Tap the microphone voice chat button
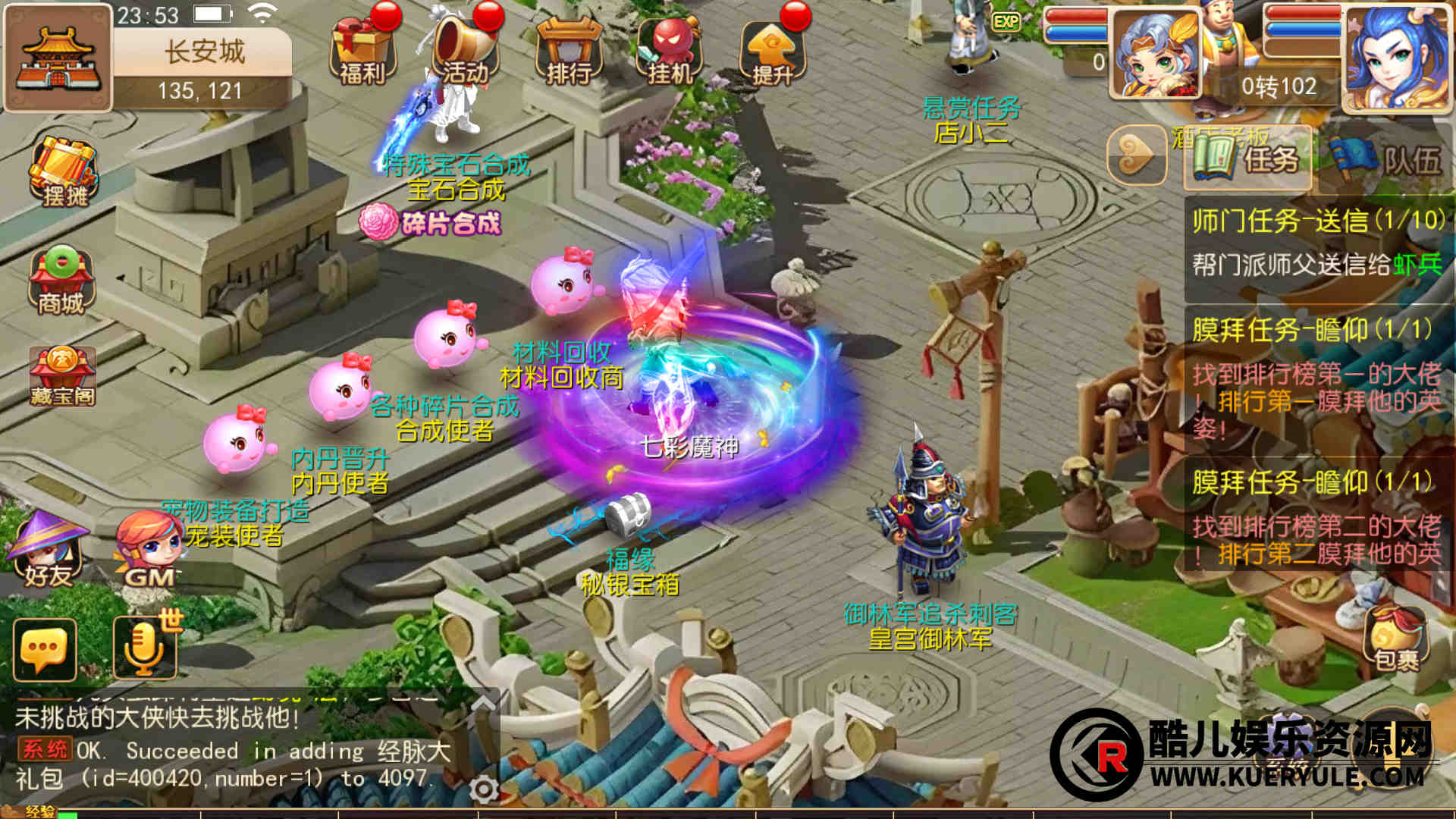 point(144,650)
